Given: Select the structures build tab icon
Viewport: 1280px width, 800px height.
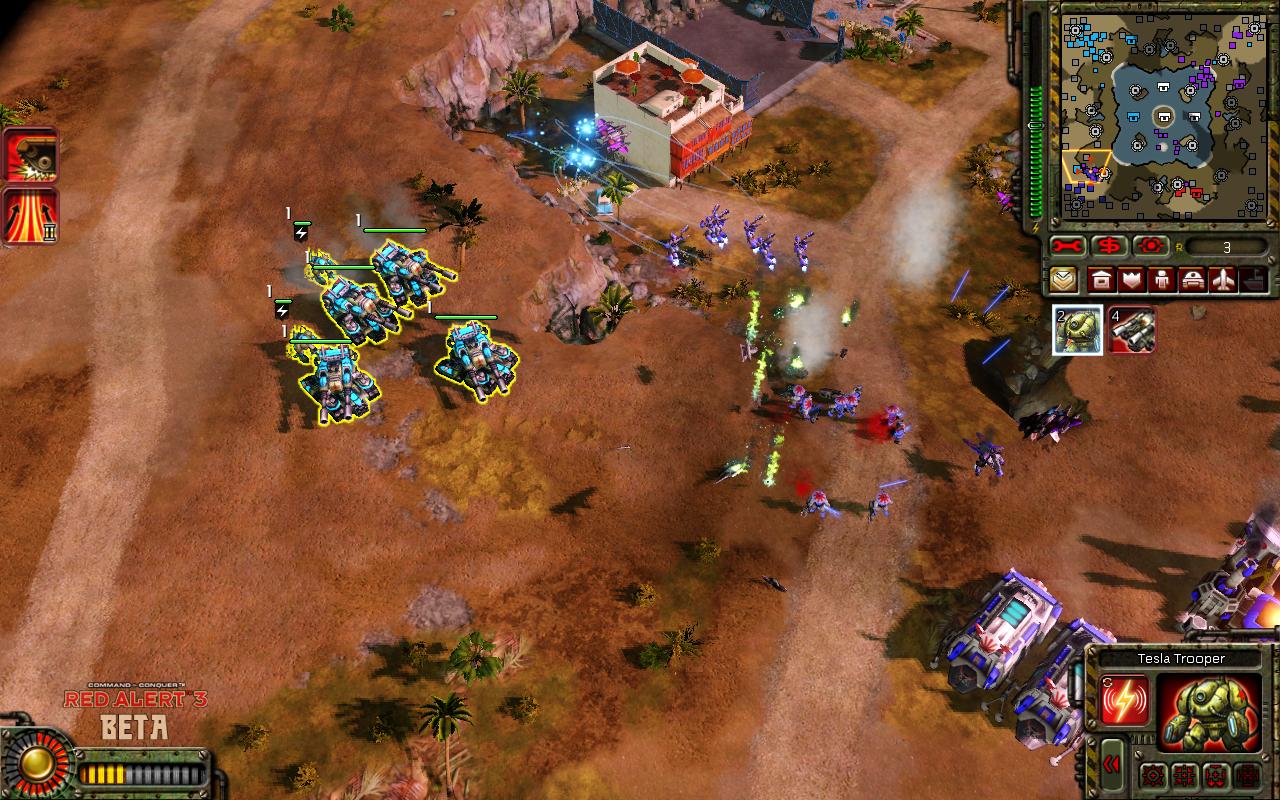Looking at the screenshot, I should click(x=1100, y=280).
